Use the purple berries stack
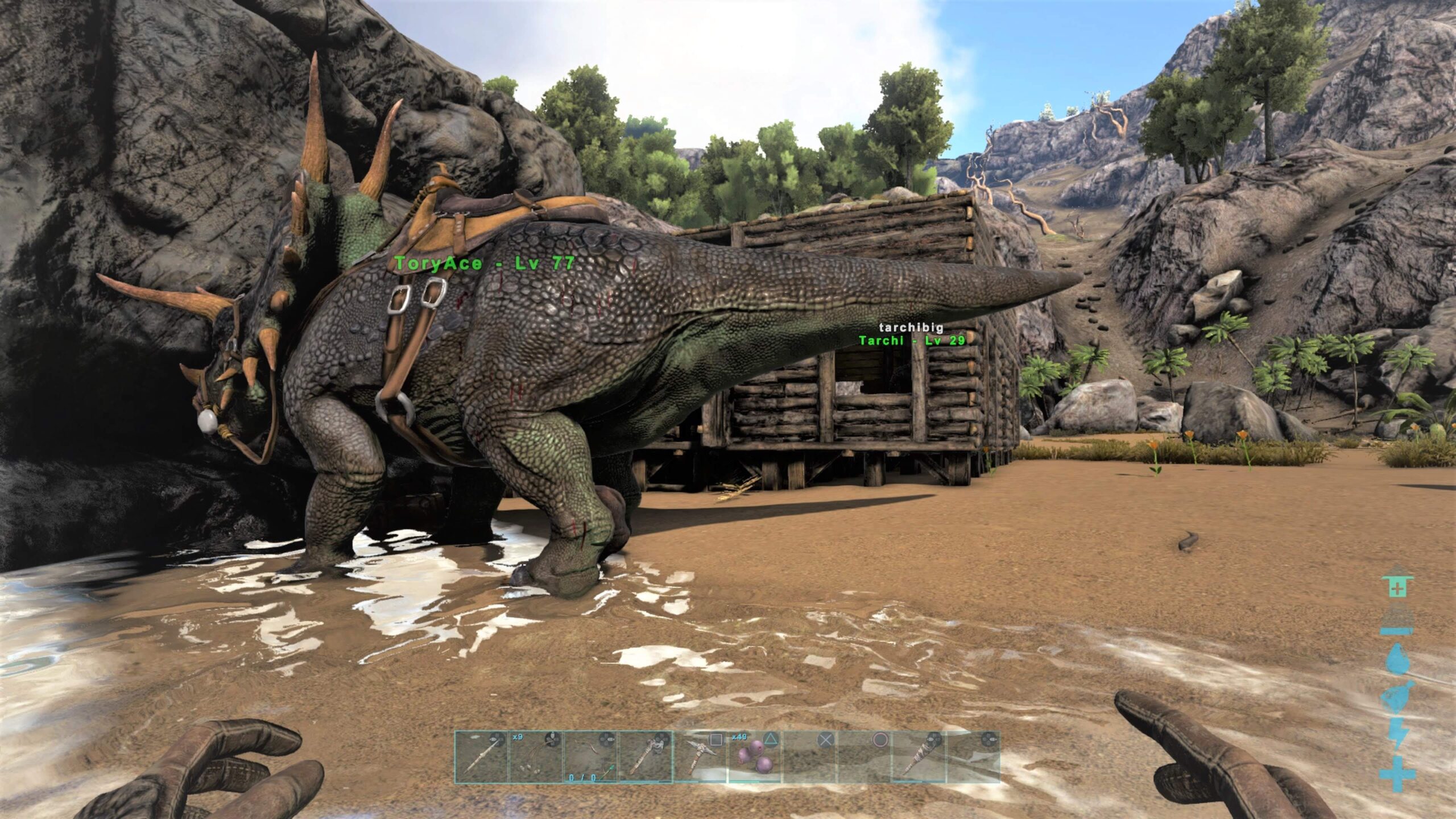 click(x=755, y=758)
